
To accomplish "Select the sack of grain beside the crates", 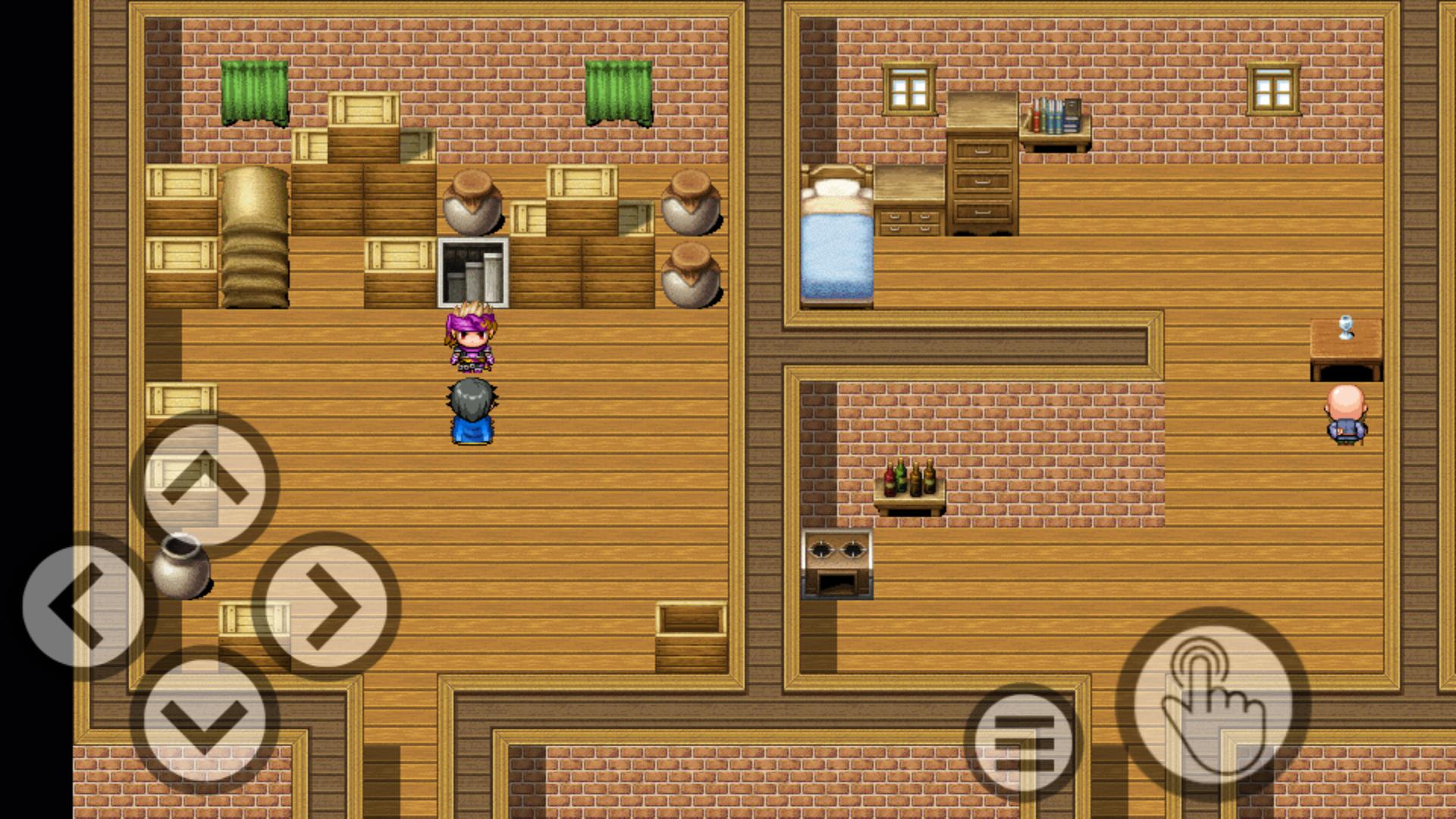I will [254, 235].
